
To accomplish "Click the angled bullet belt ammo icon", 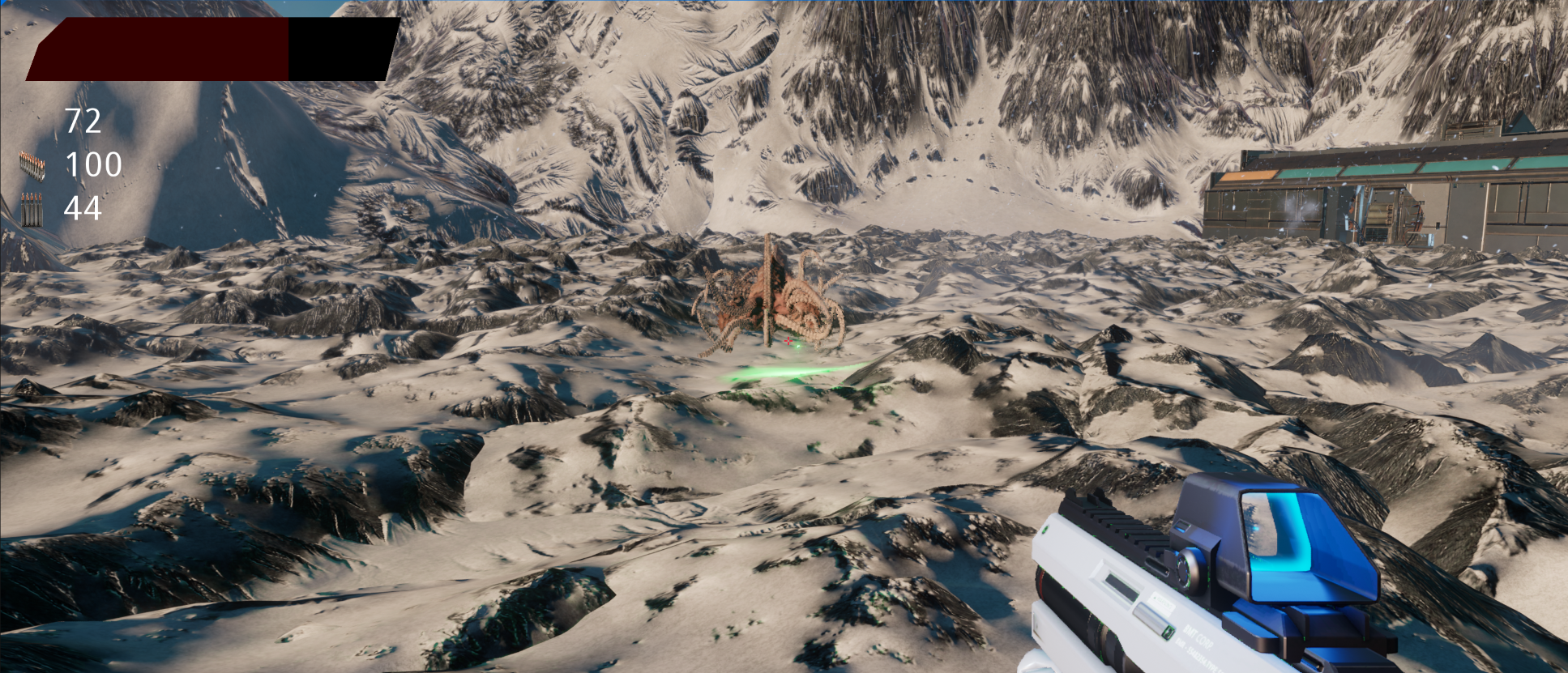I will point(32,165).
